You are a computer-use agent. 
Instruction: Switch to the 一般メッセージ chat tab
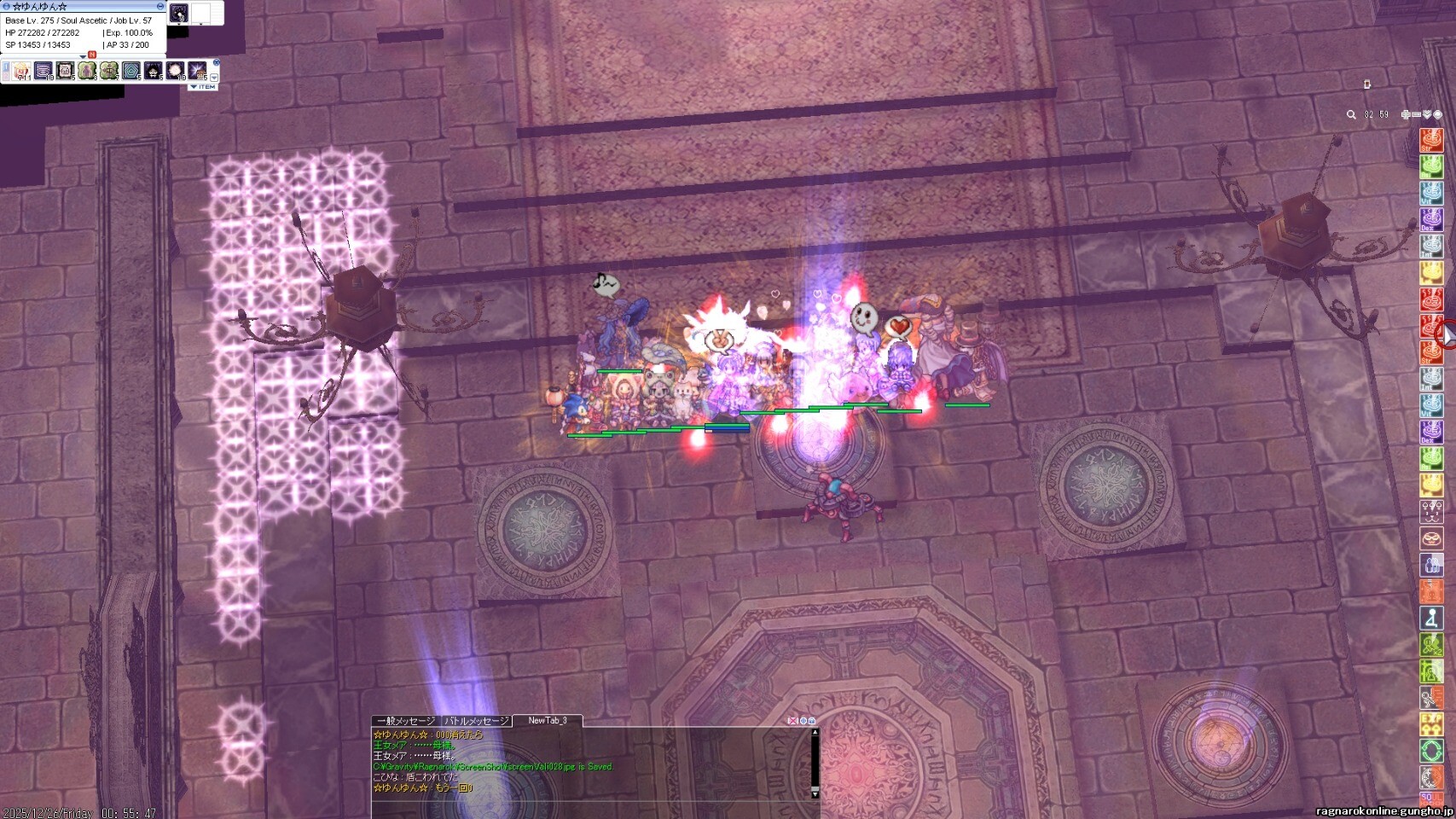pyautogui.click(x=406, y=721)
